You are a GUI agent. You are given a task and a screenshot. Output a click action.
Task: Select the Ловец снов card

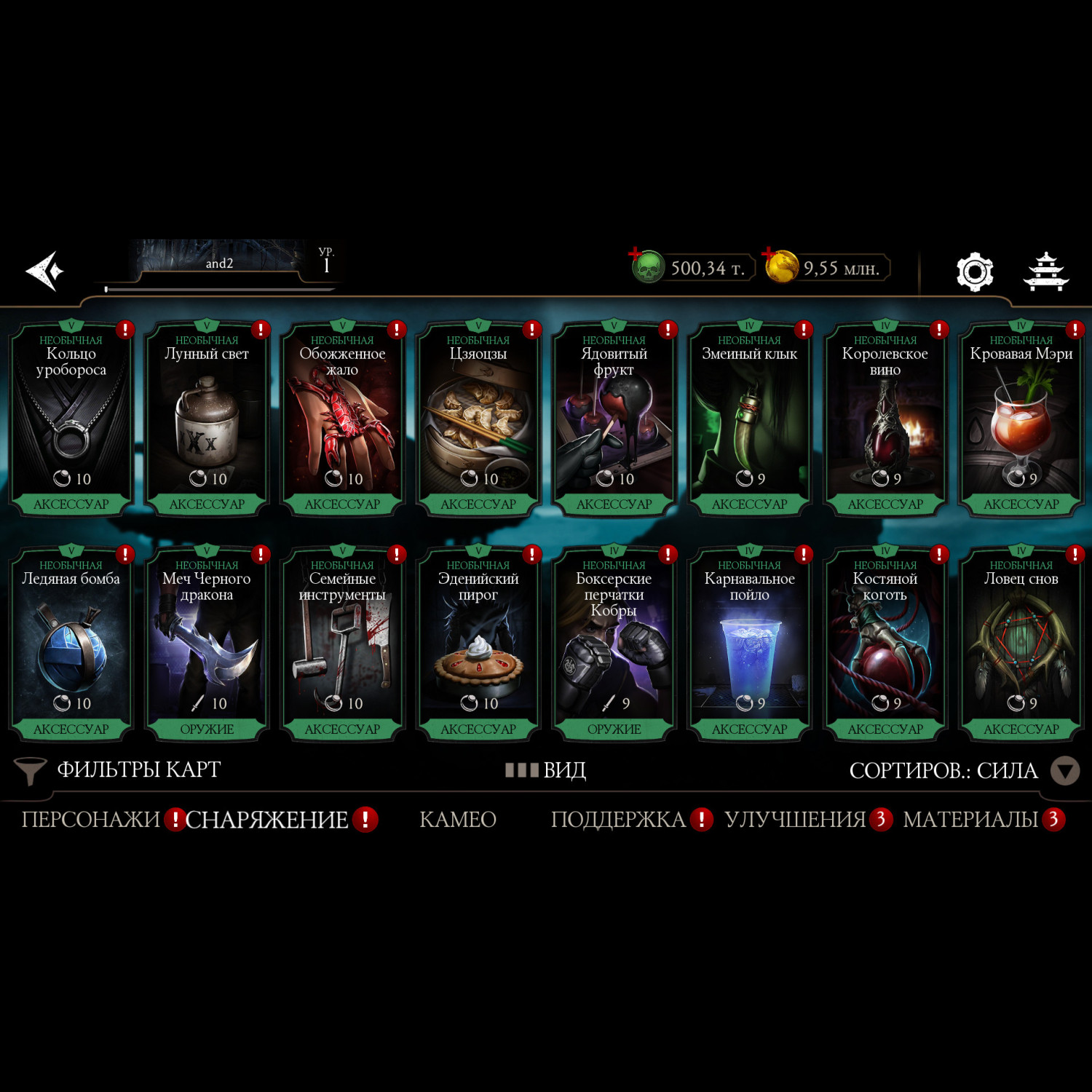coord(1021,645)
